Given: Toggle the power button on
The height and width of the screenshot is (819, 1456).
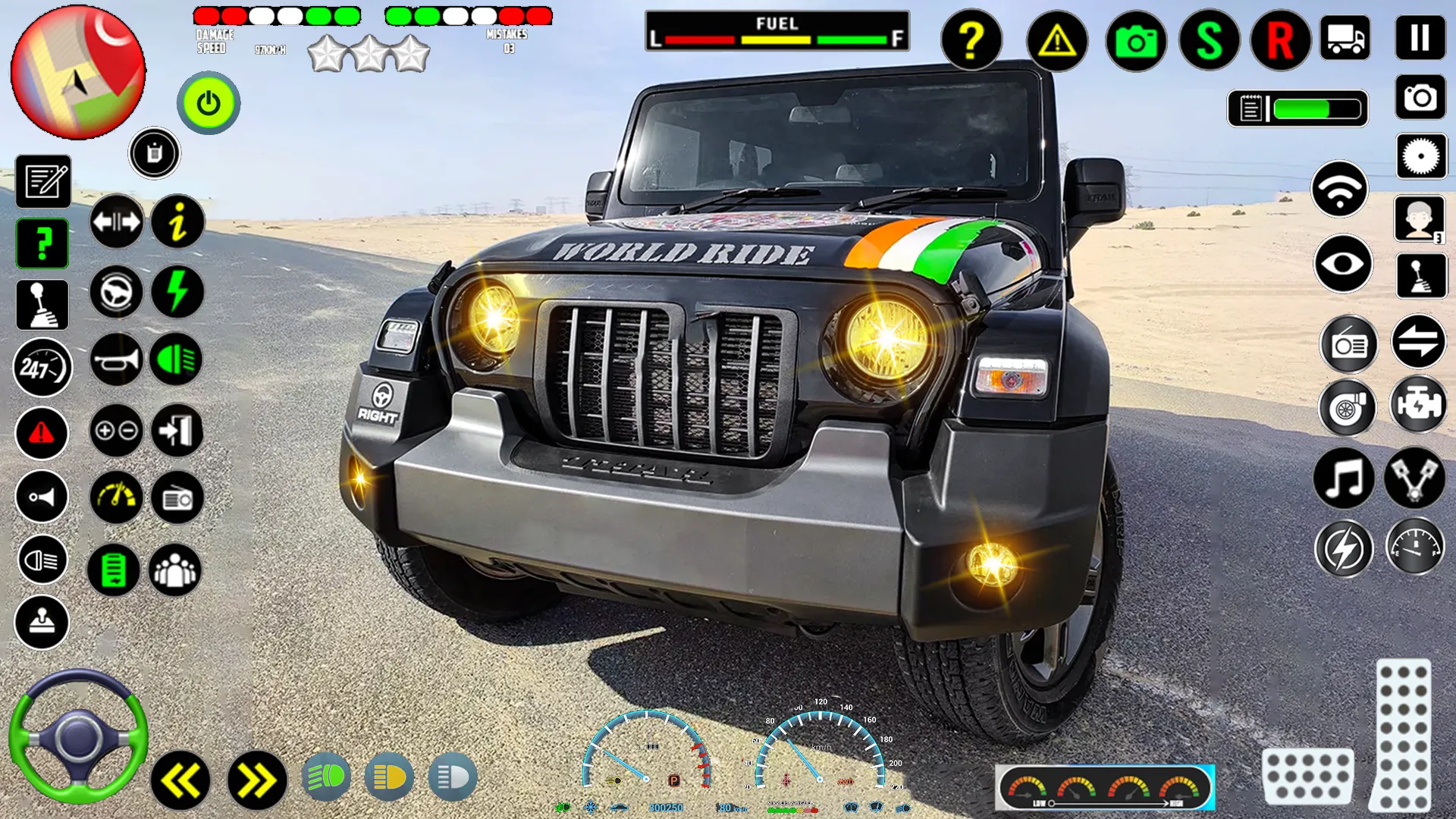Looking at the screenshot, I should point(208,103).
